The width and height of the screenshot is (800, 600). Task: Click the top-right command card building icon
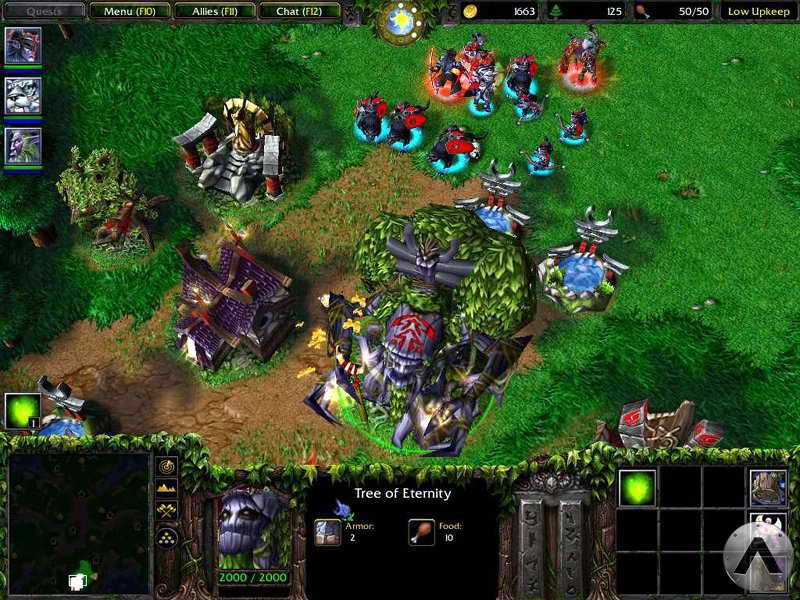coord(768,487)
